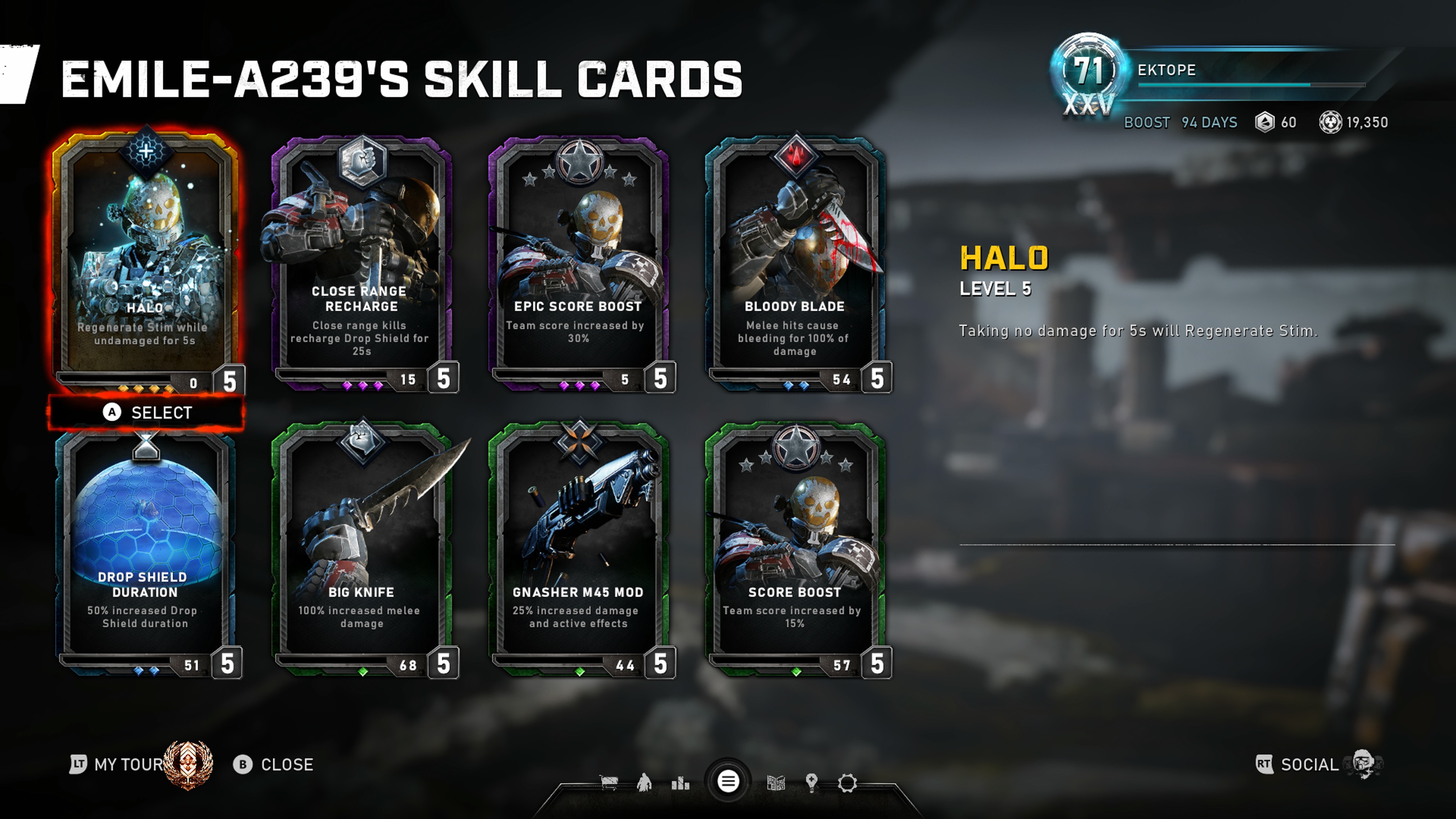Image resolution: width=1456 pixels, height=819 pixels.
Task: Open the lightbulb tips icon
Action: tap(812, 783)
